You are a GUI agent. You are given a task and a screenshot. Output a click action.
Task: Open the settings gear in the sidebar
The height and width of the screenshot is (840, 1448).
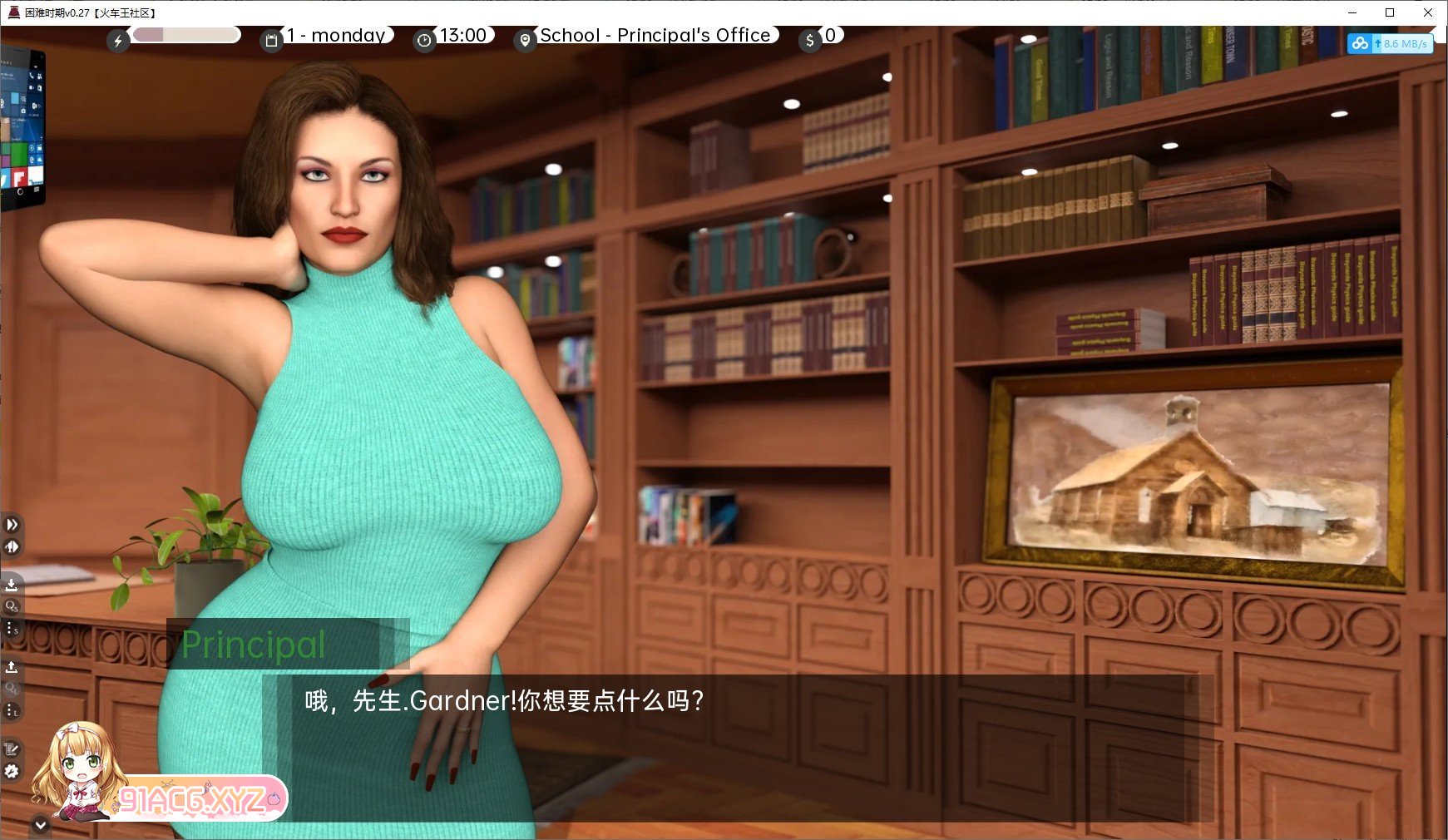pyautogui.click(x=12, y=772)
